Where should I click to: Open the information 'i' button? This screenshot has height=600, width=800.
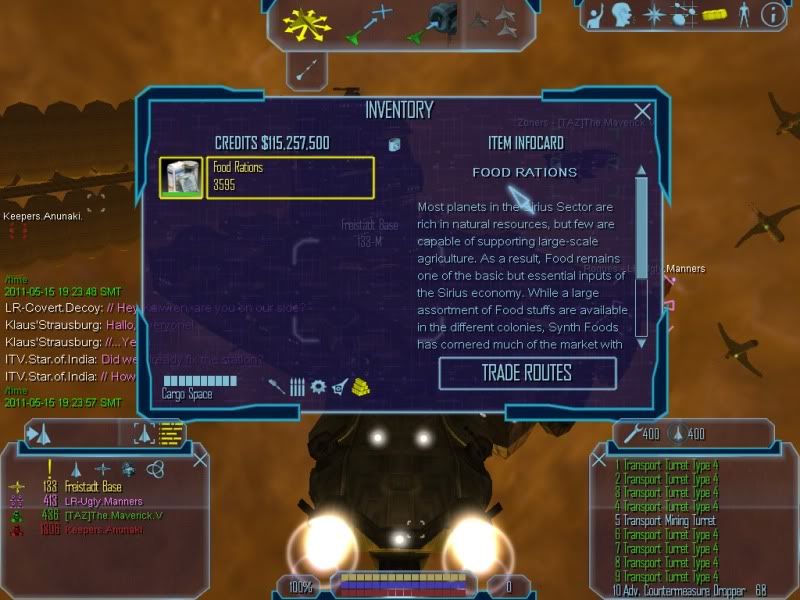pos(771,14)
